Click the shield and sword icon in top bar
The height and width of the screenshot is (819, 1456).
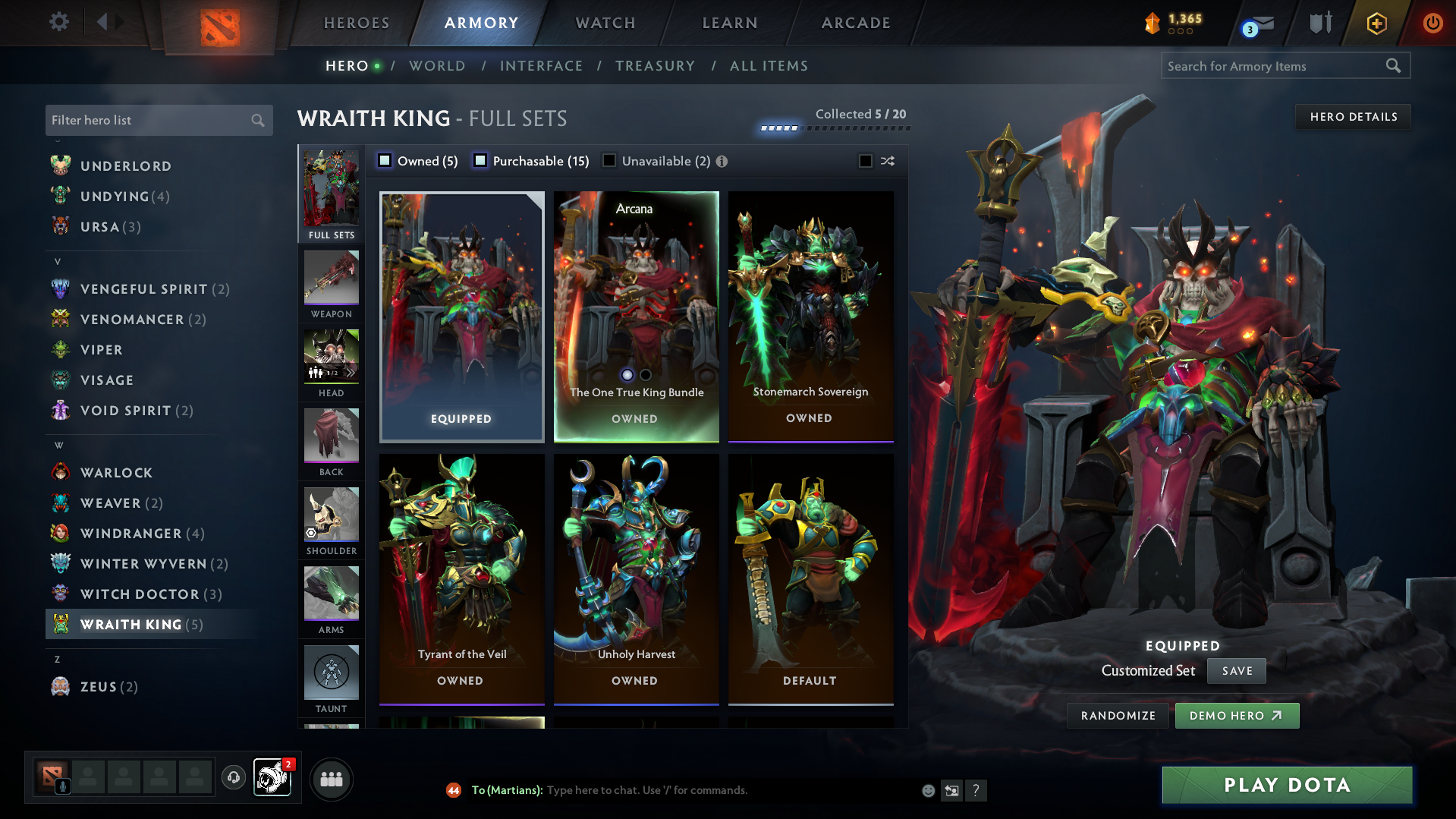pos(1319,22)
